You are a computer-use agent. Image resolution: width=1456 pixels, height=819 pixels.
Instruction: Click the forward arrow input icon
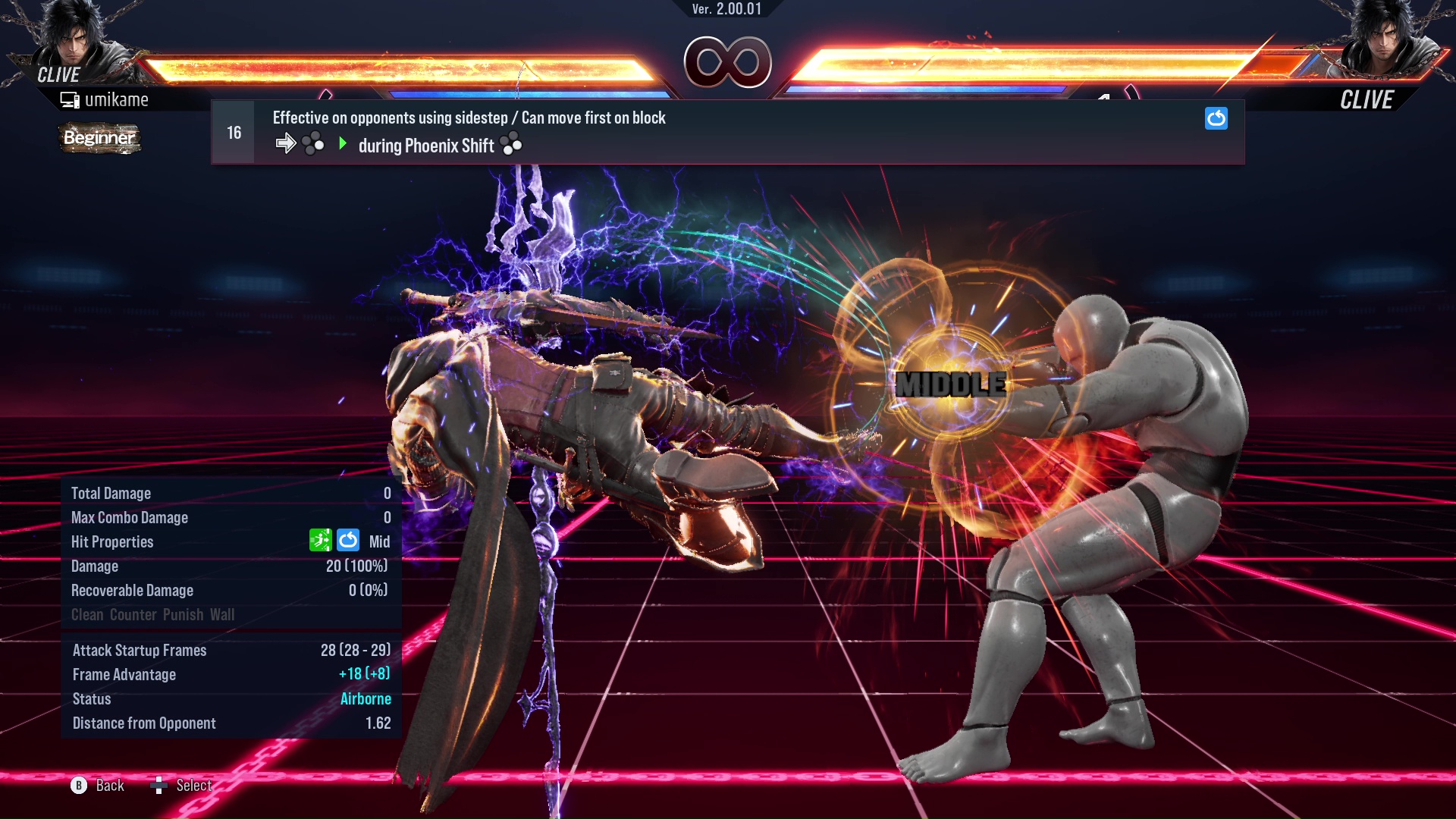[x=287, y=143]
